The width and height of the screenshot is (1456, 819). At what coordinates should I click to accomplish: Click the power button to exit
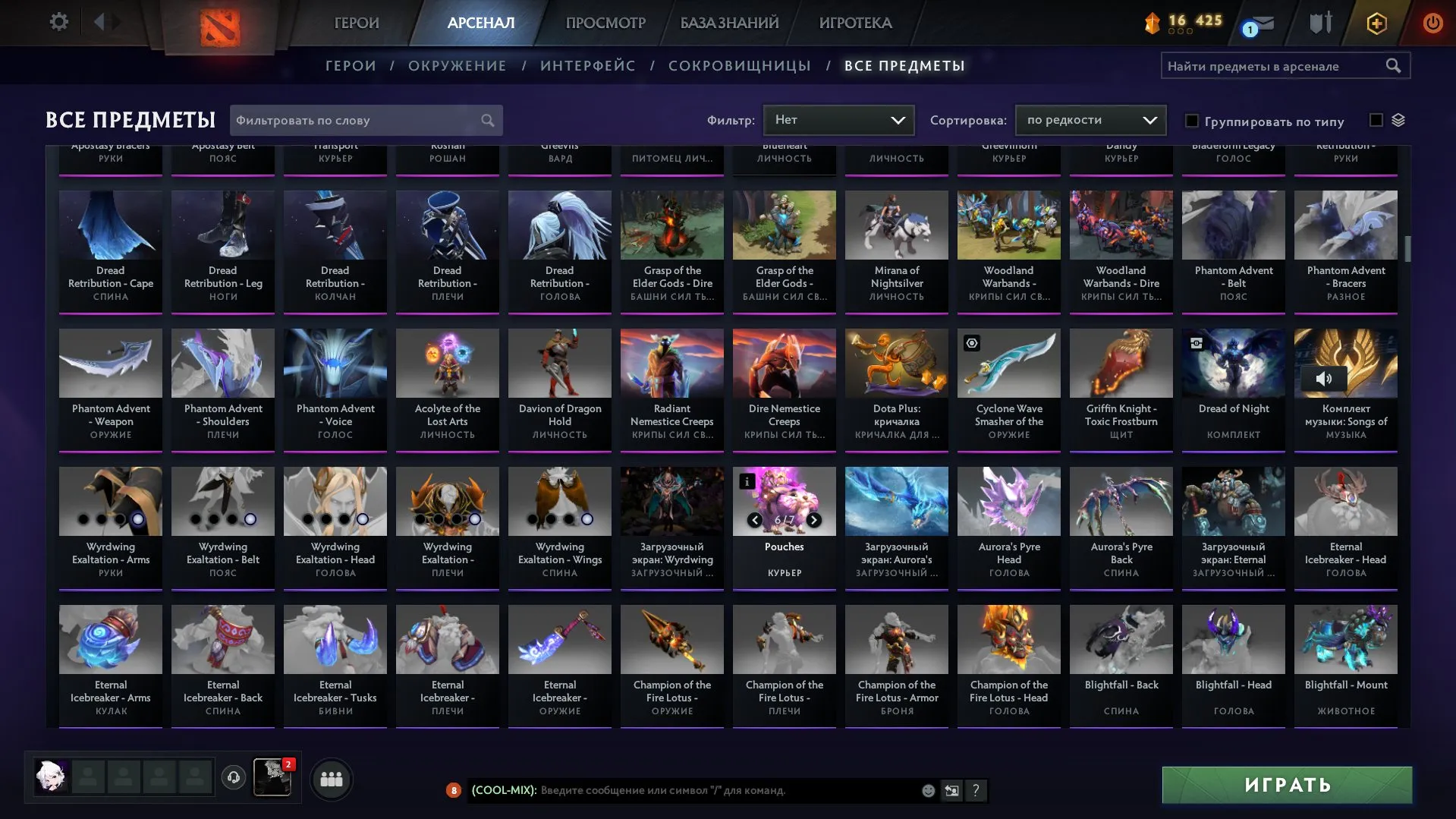click(x=1432, y=23)
